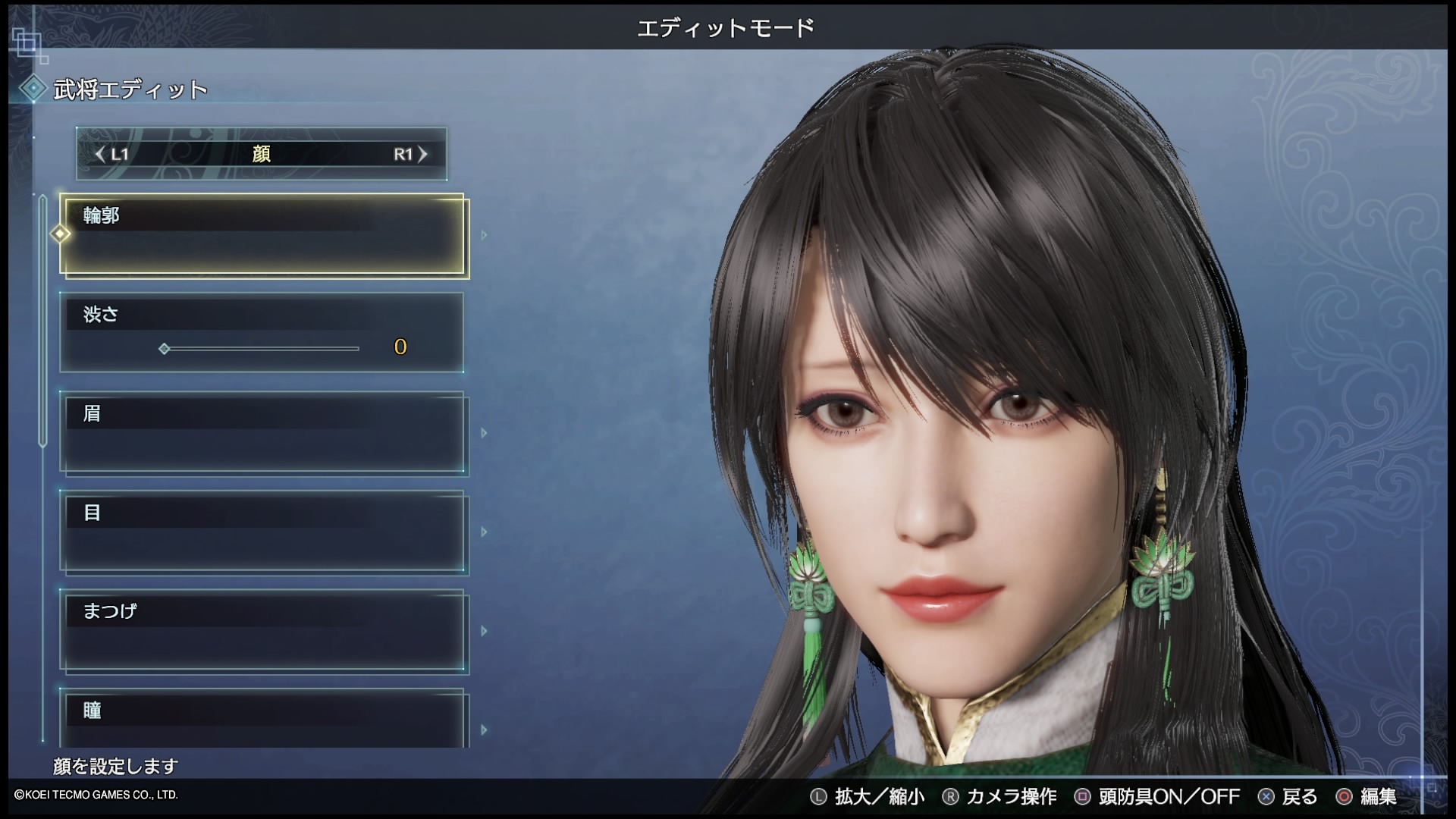Click the 顔 category tab header
This screenshot has width=1456, height=819.
click(x=262, y=155)
